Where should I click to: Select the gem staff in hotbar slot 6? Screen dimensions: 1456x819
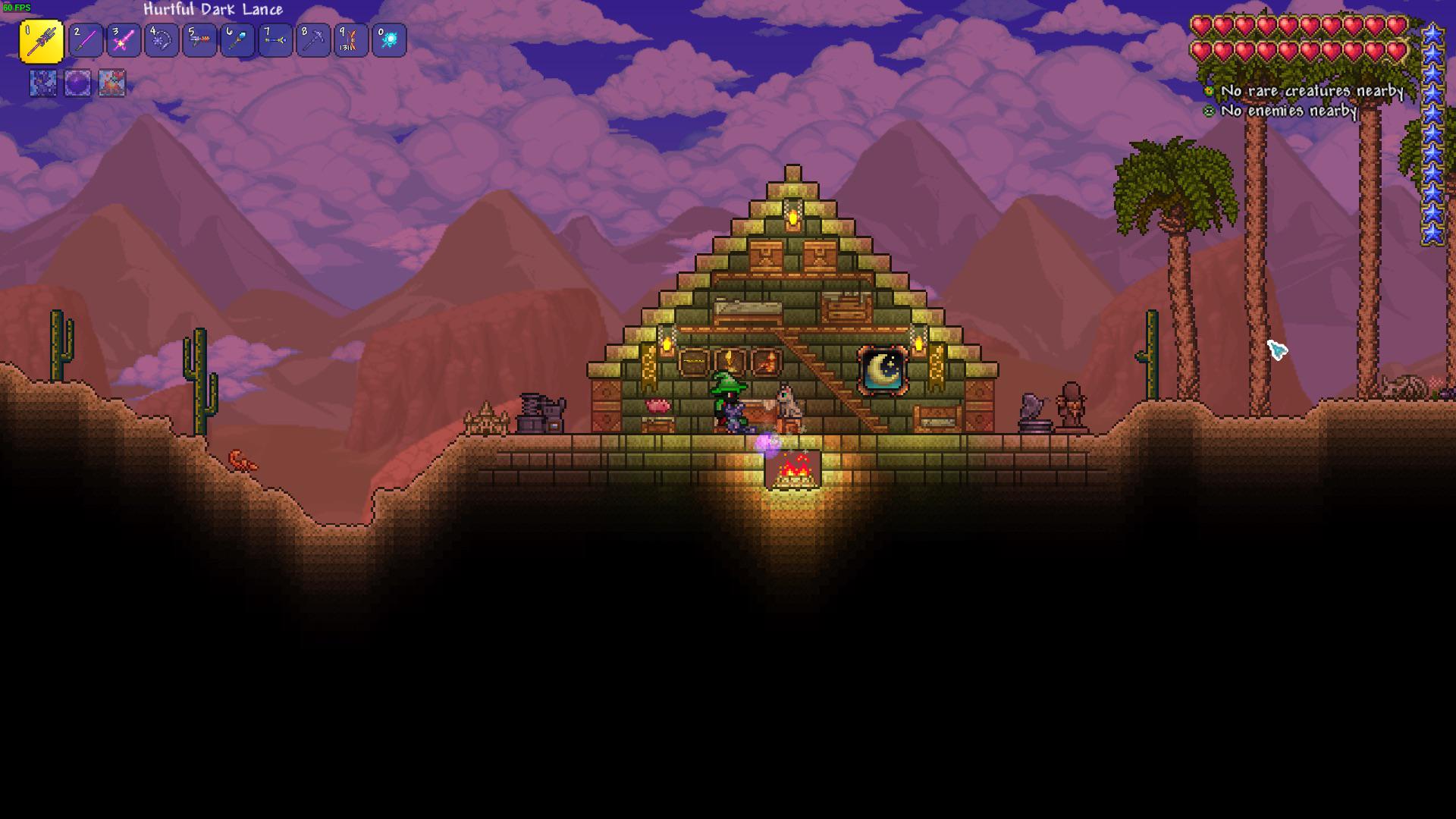coord(237,41)
